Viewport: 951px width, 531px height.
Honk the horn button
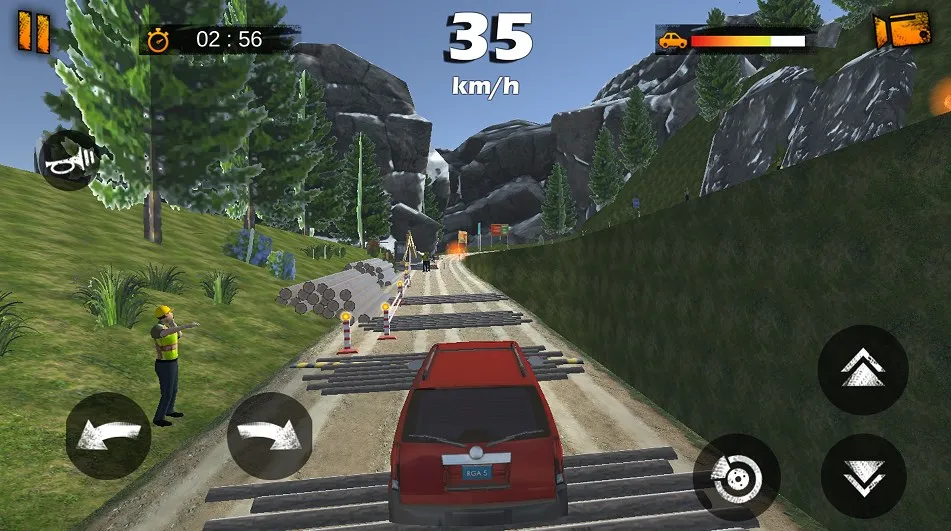pyautogui.click(x=68, y=159)
